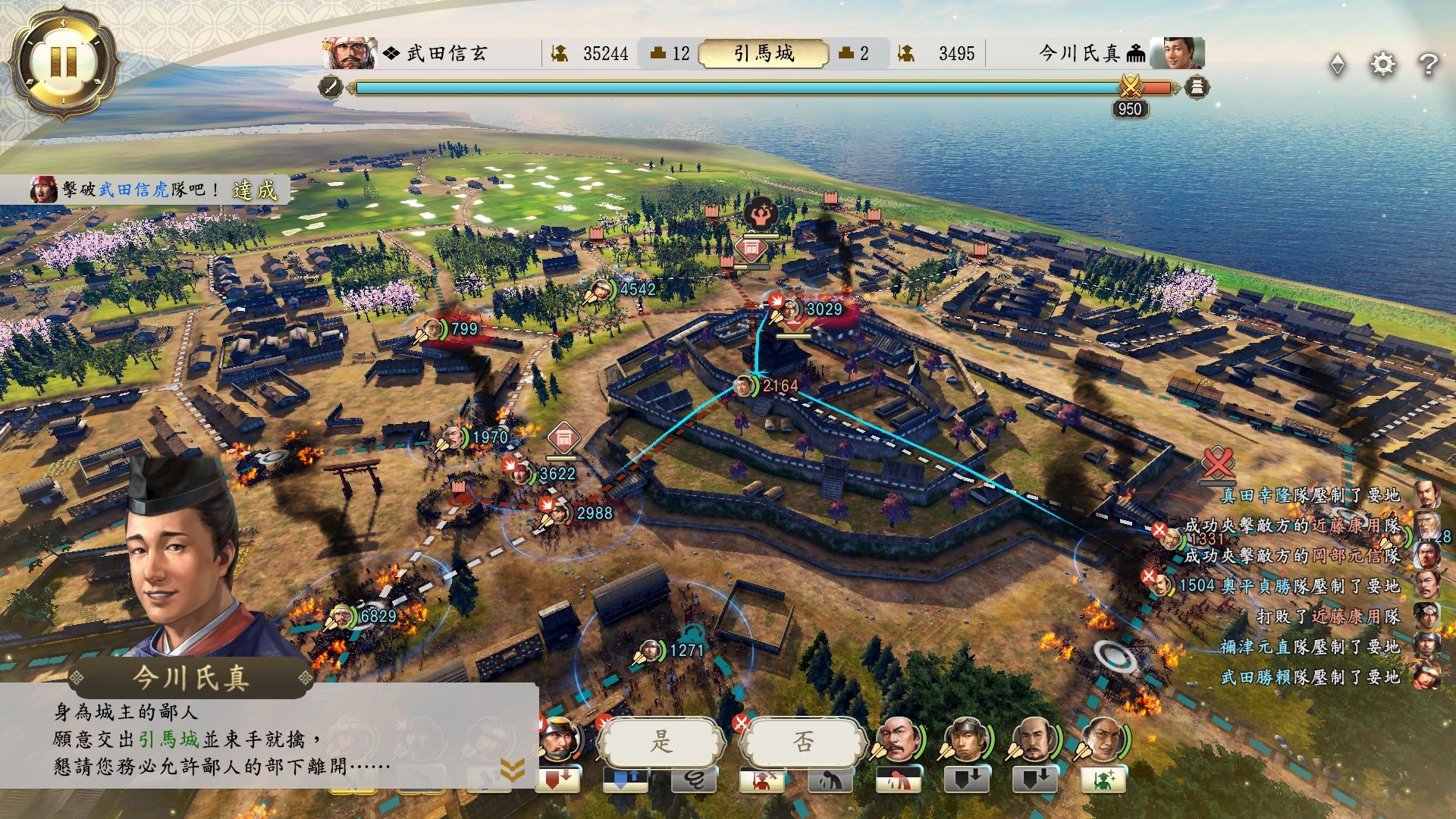Click the 今川氏真 enemy commander portrait at top
The width and height of the screenshot is (1456, 819).
click(1176, 53)
